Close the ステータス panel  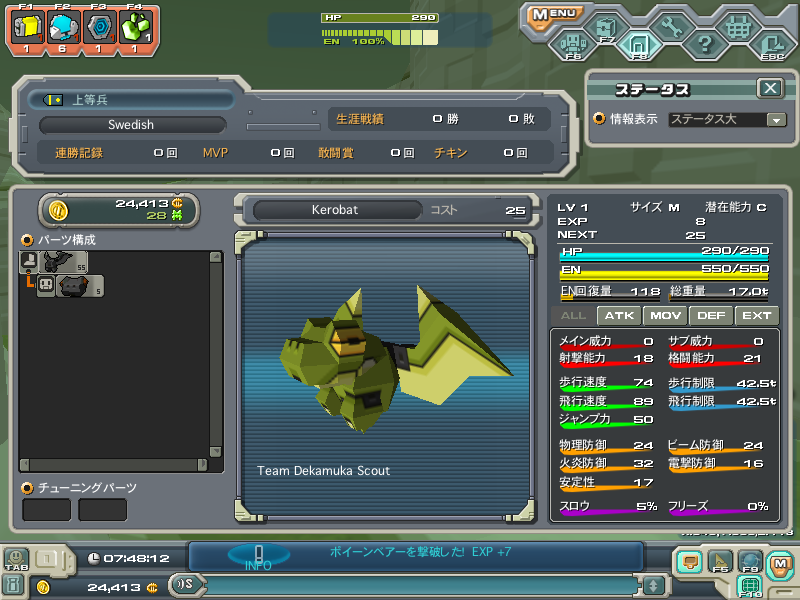(x=769, y=88)
